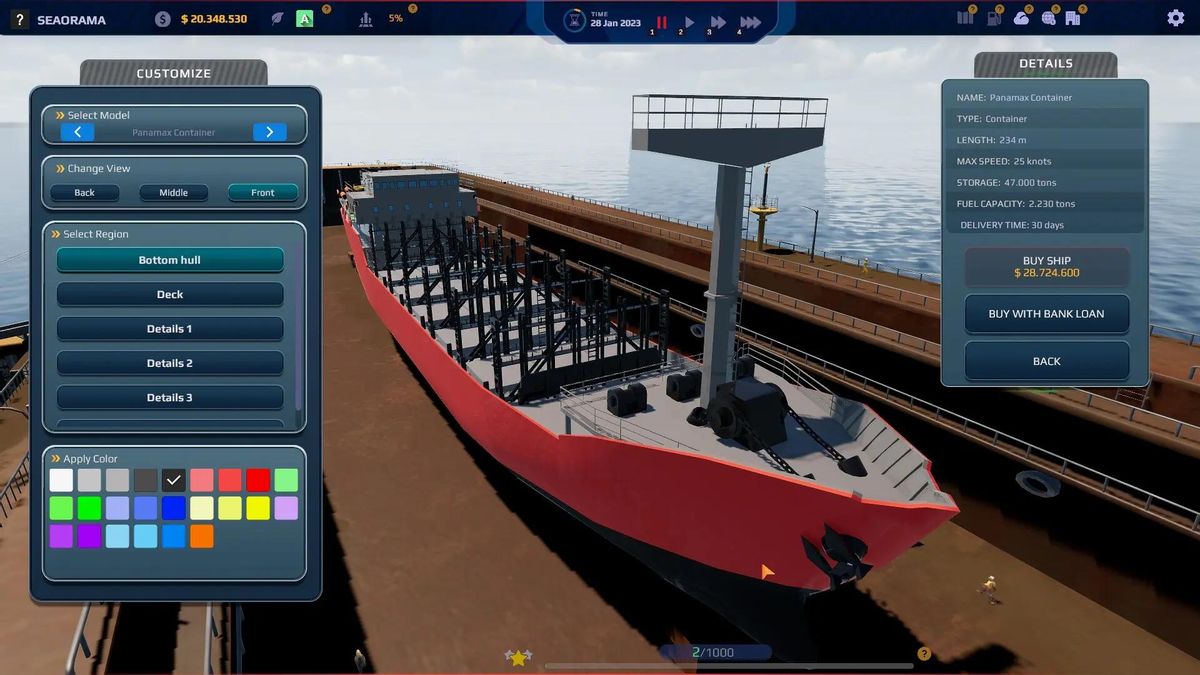
Task: Select the Bottom hull region
Action: coord(170,260)
